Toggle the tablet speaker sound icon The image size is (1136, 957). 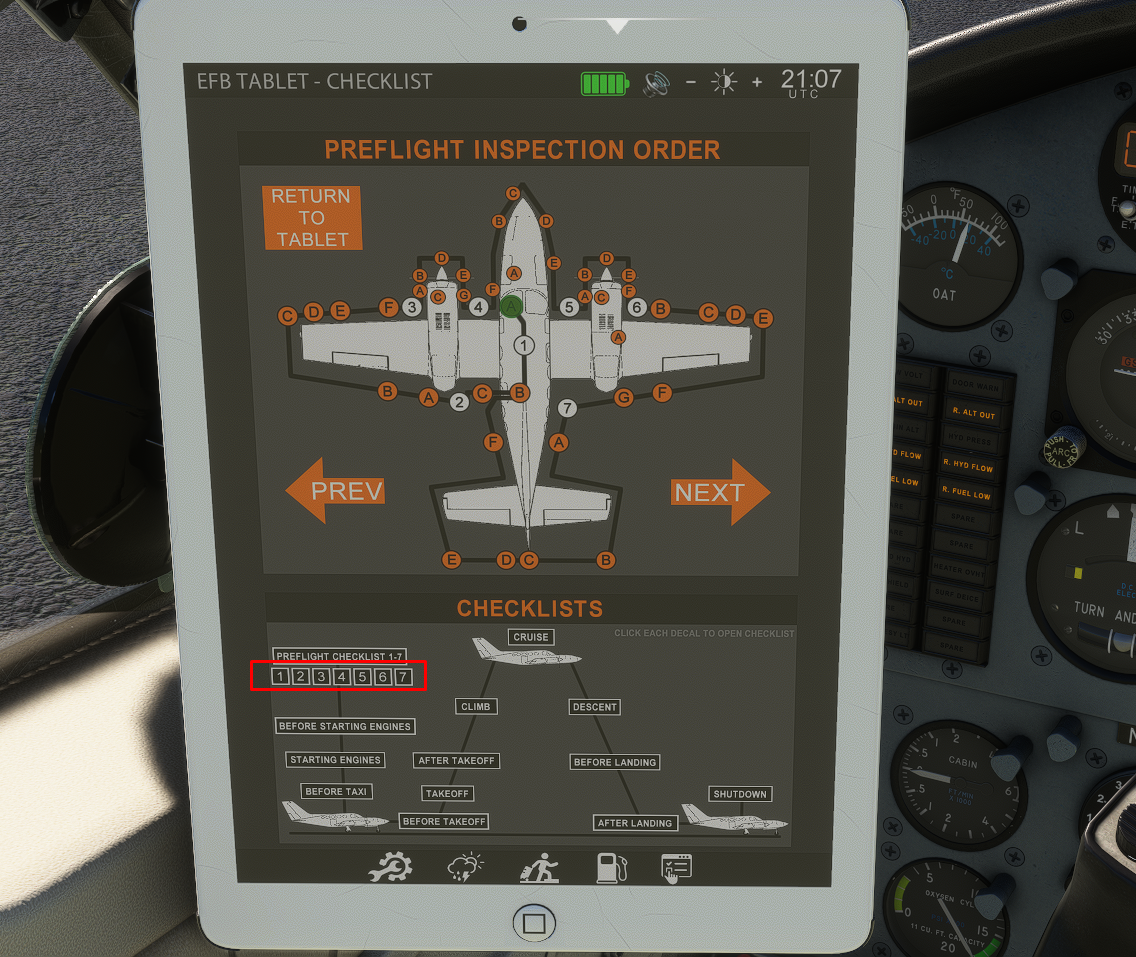(656, 83)
